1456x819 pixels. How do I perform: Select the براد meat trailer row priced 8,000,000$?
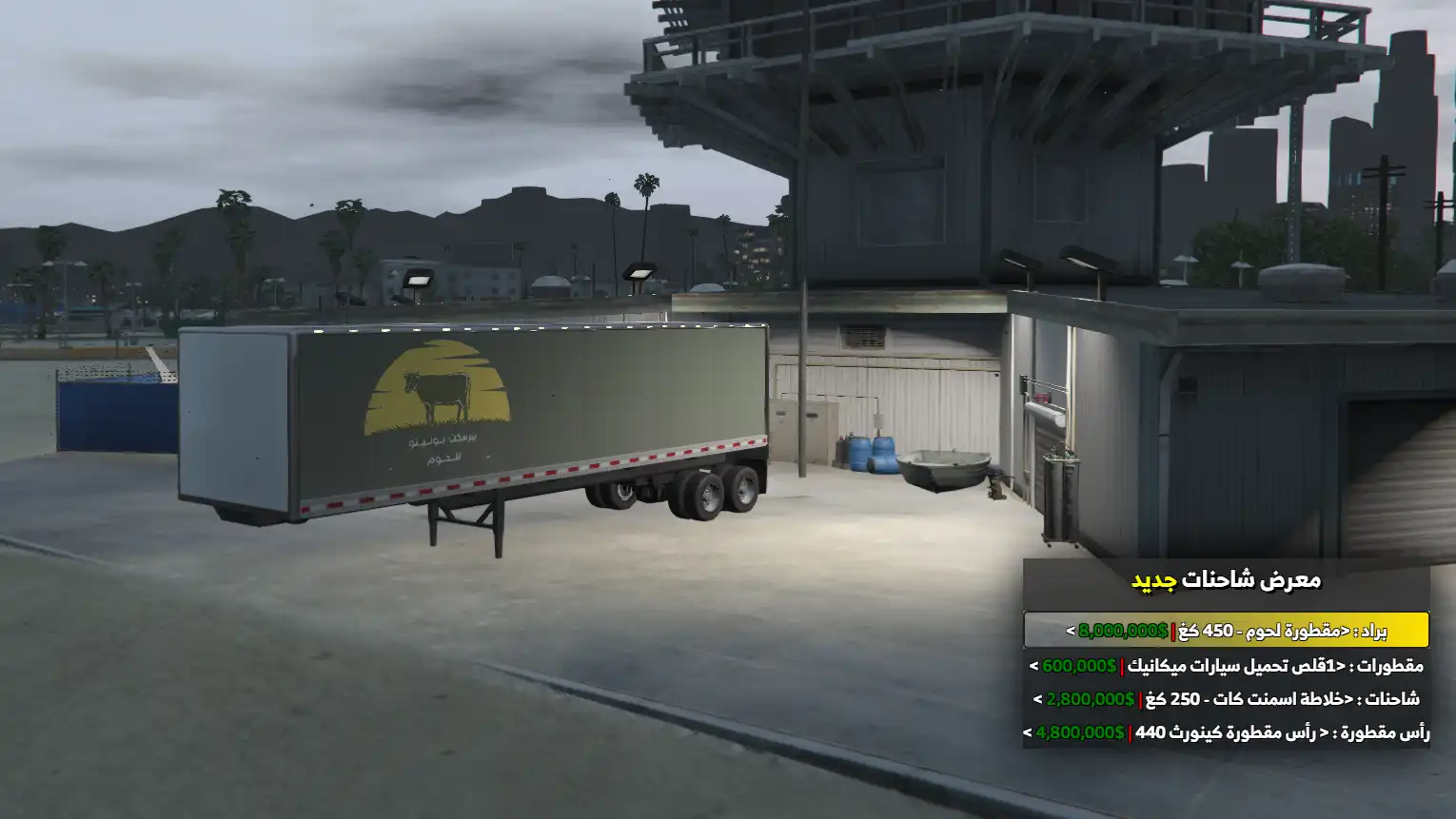pos(1226,631)
